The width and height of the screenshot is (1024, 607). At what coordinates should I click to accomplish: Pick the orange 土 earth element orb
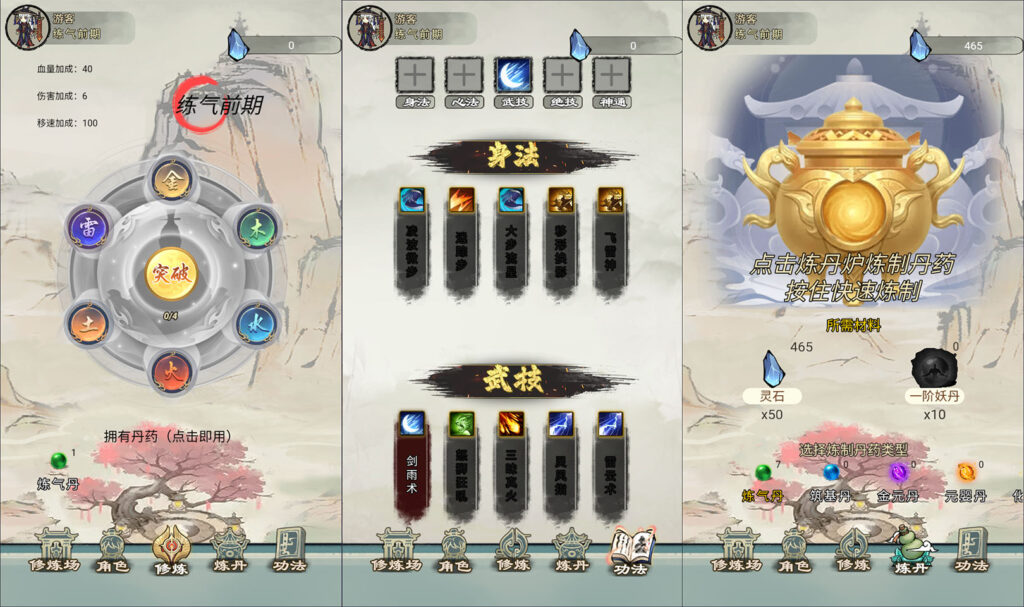coord(88,324)
